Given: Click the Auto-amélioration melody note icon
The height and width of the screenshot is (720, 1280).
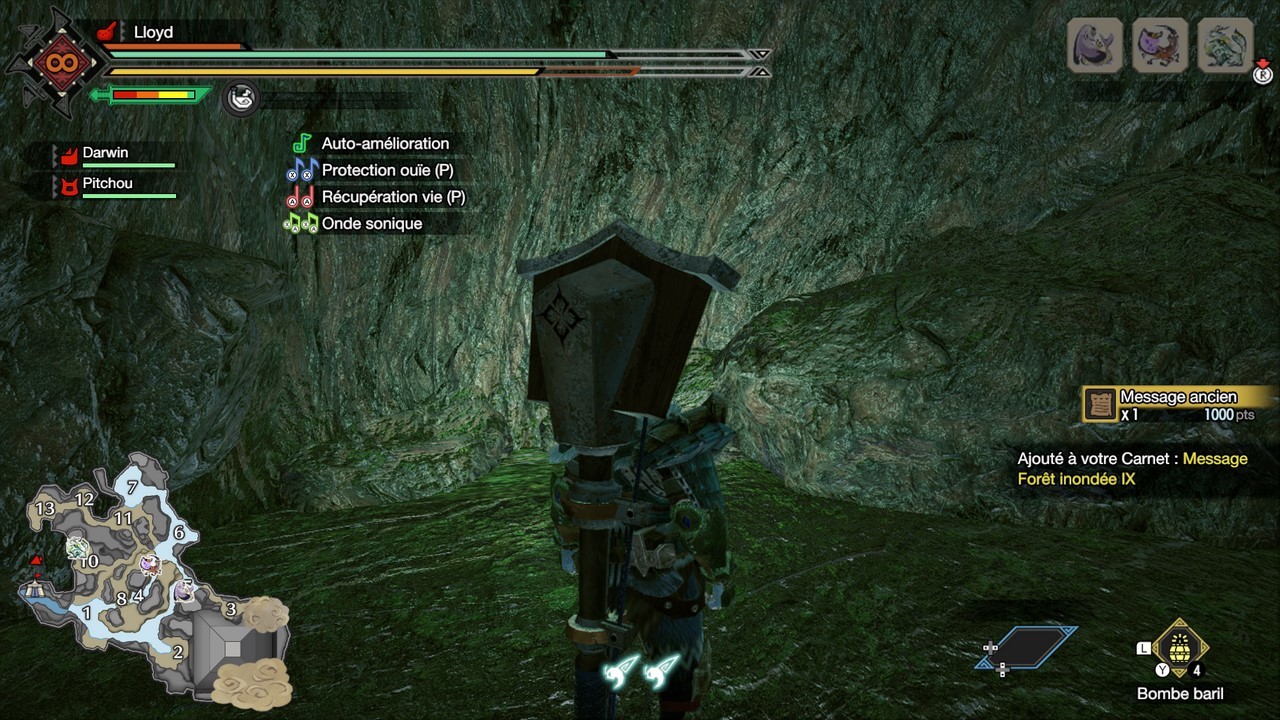Looking at the screenshot, I should click(x=303, y=143).
